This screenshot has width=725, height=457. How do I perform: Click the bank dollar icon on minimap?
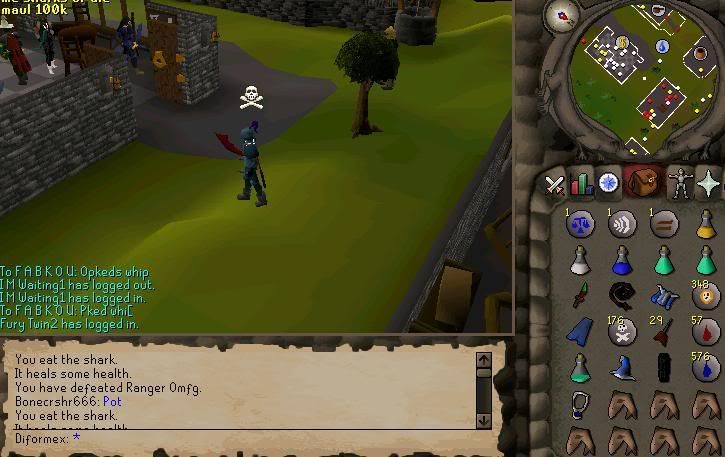(622, 42)
